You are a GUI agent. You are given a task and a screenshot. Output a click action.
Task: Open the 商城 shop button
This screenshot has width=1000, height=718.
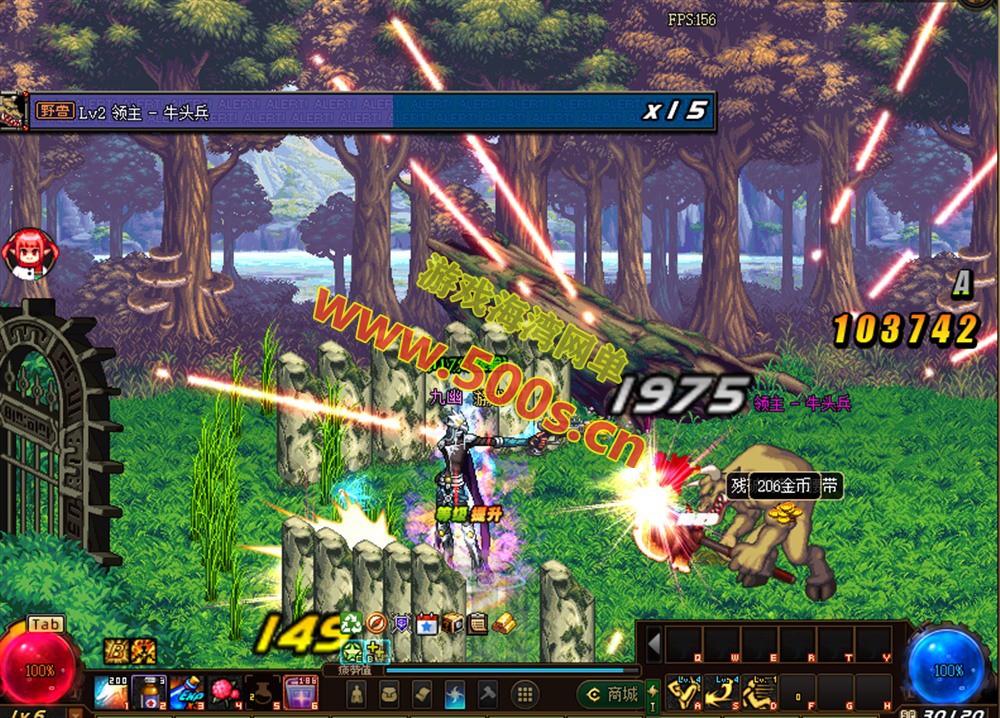[610, 694]
